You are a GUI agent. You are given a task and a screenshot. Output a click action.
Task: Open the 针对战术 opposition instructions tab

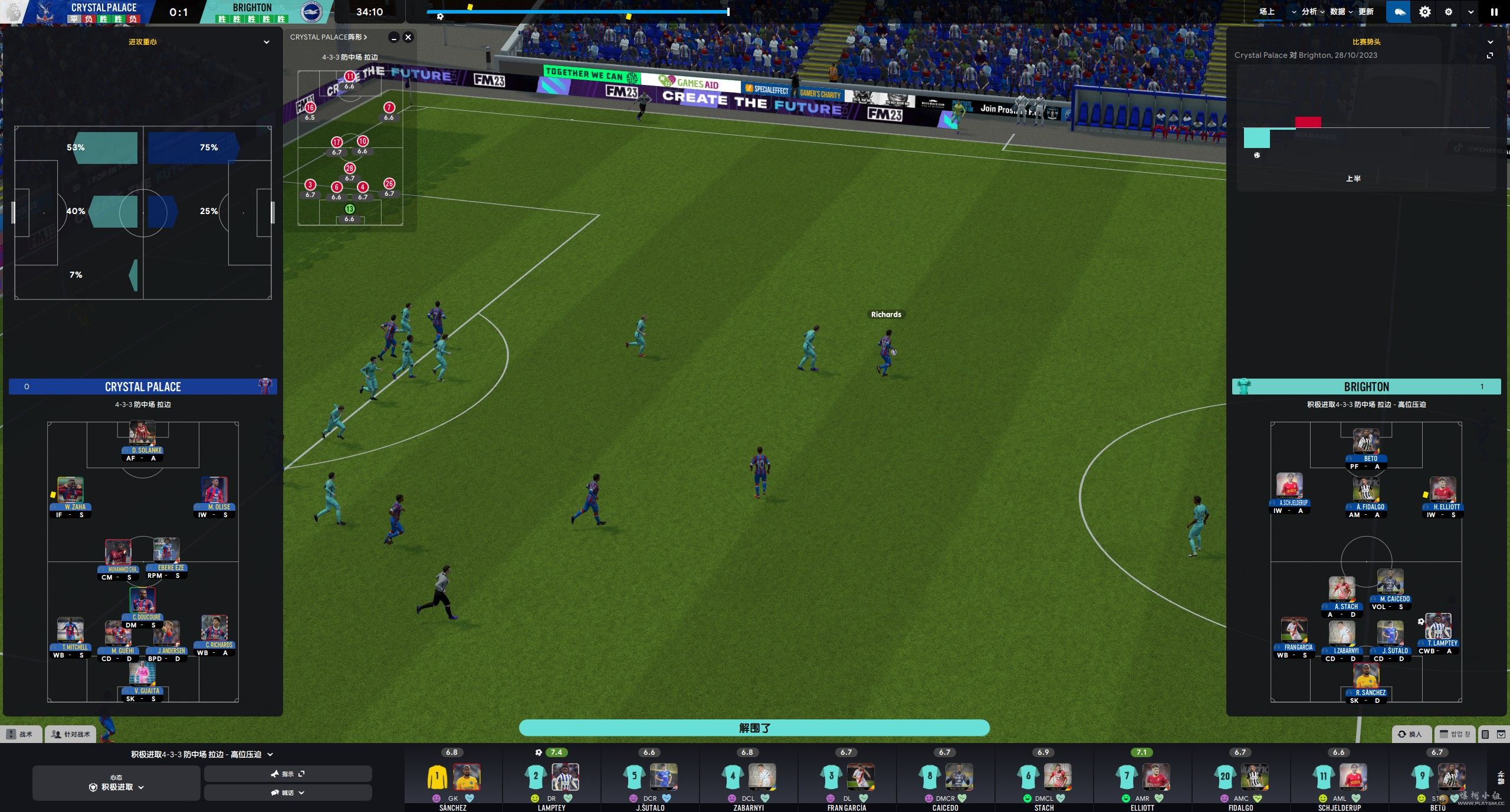click(x=71, y=734)
